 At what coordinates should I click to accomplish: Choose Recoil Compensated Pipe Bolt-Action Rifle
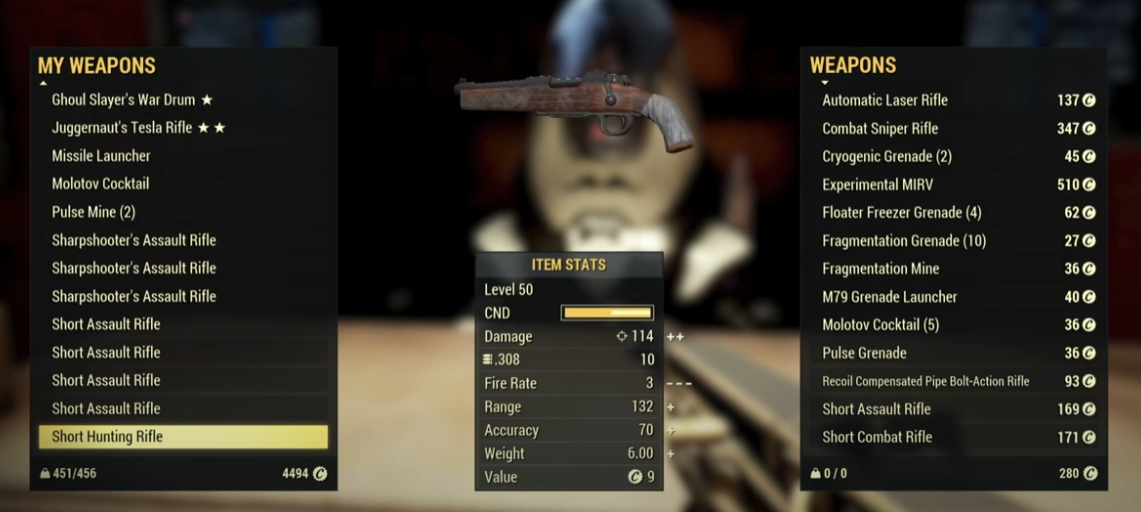925,381
